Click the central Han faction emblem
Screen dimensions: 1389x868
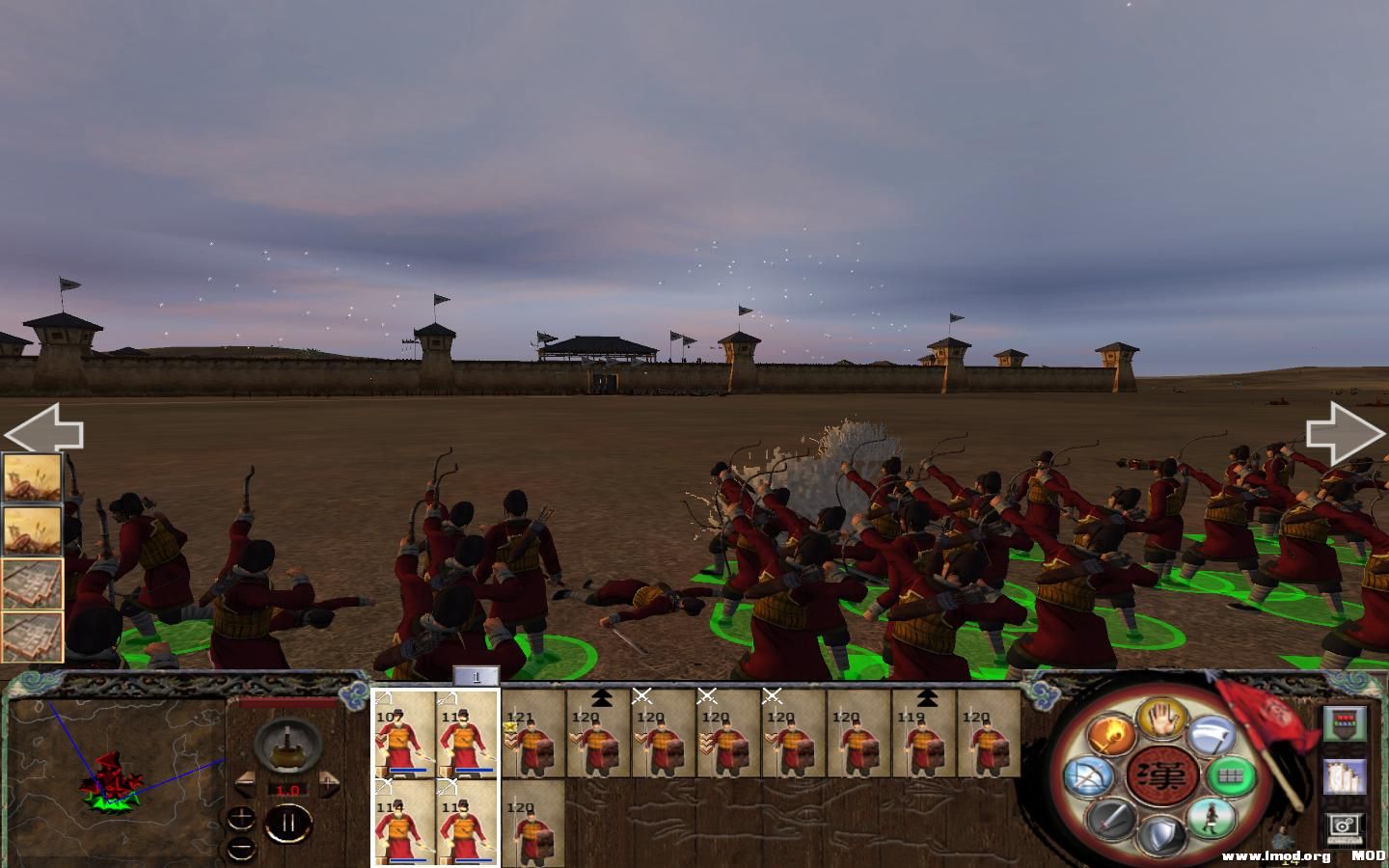pos(1164,773)
